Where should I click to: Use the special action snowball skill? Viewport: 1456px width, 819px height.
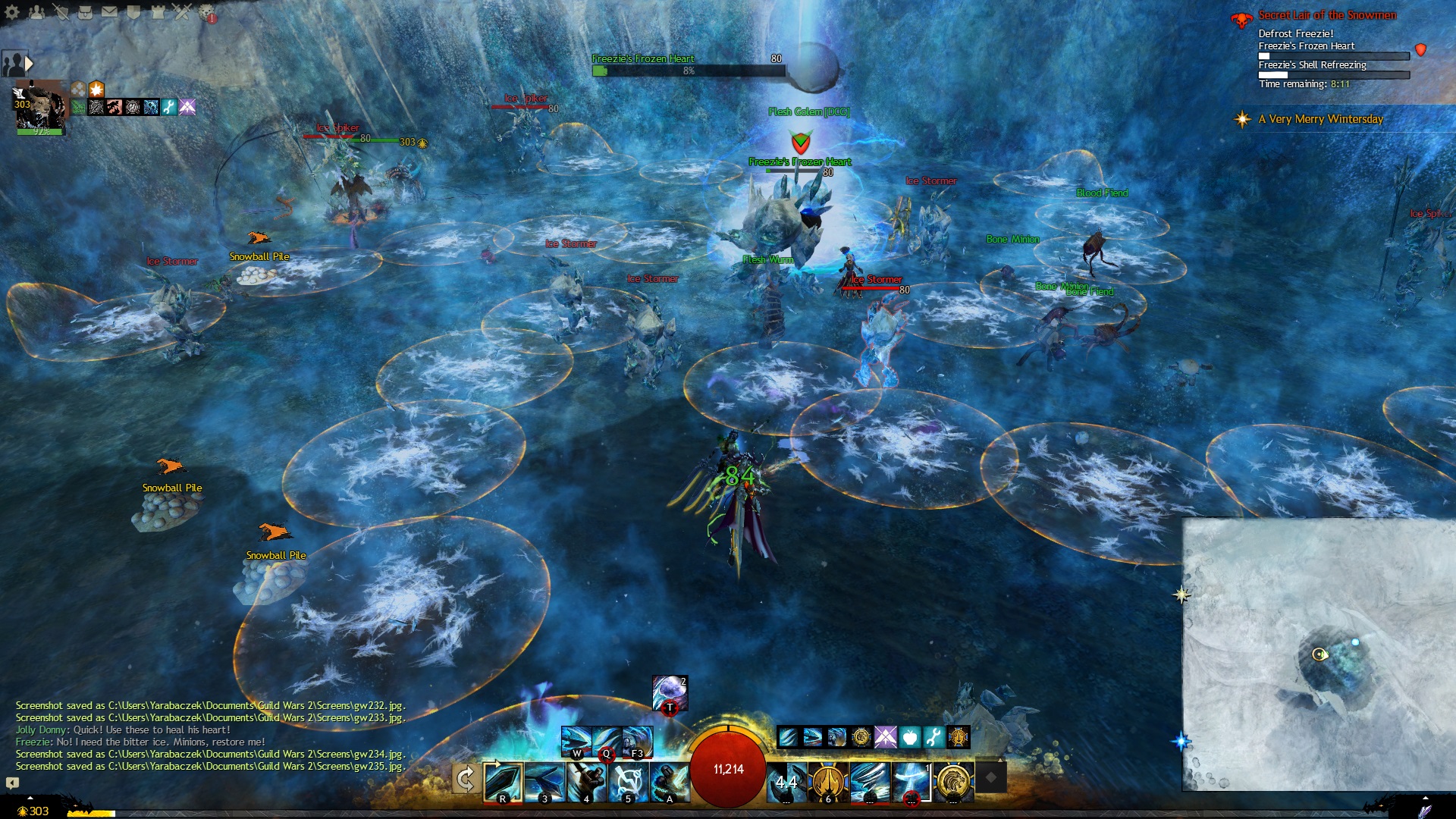click(x=670, y=693)
